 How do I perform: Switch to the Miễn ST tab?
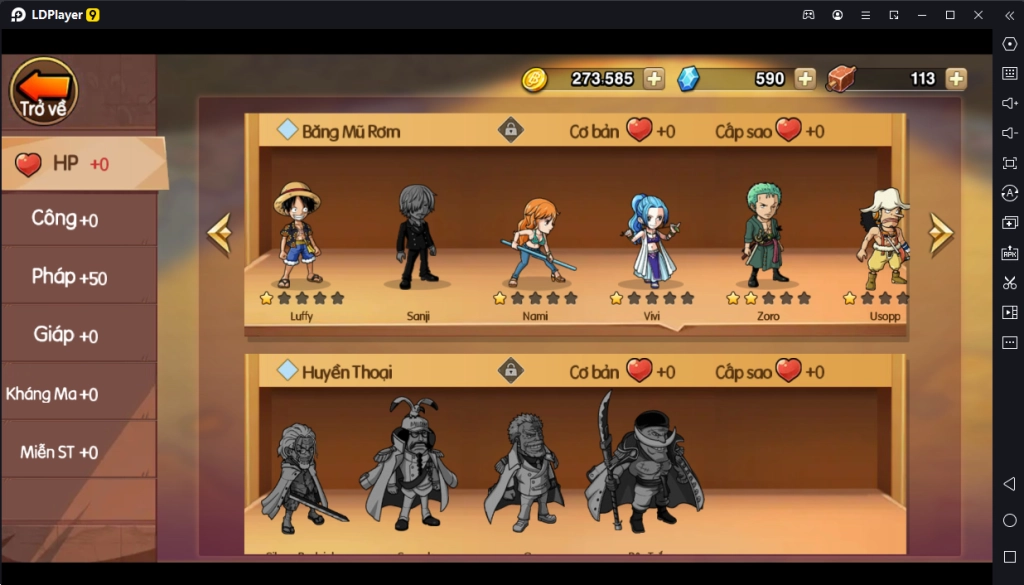(78, 452)
